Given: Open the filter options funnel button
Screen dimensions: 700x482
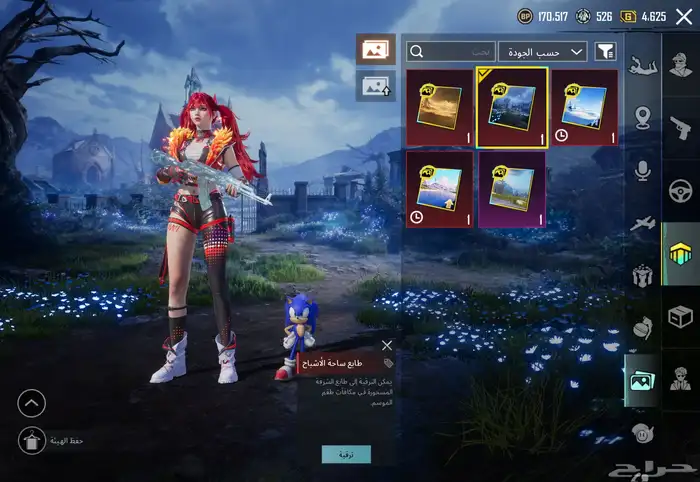Looking at the screenshot, I should [x=605, y=51].
